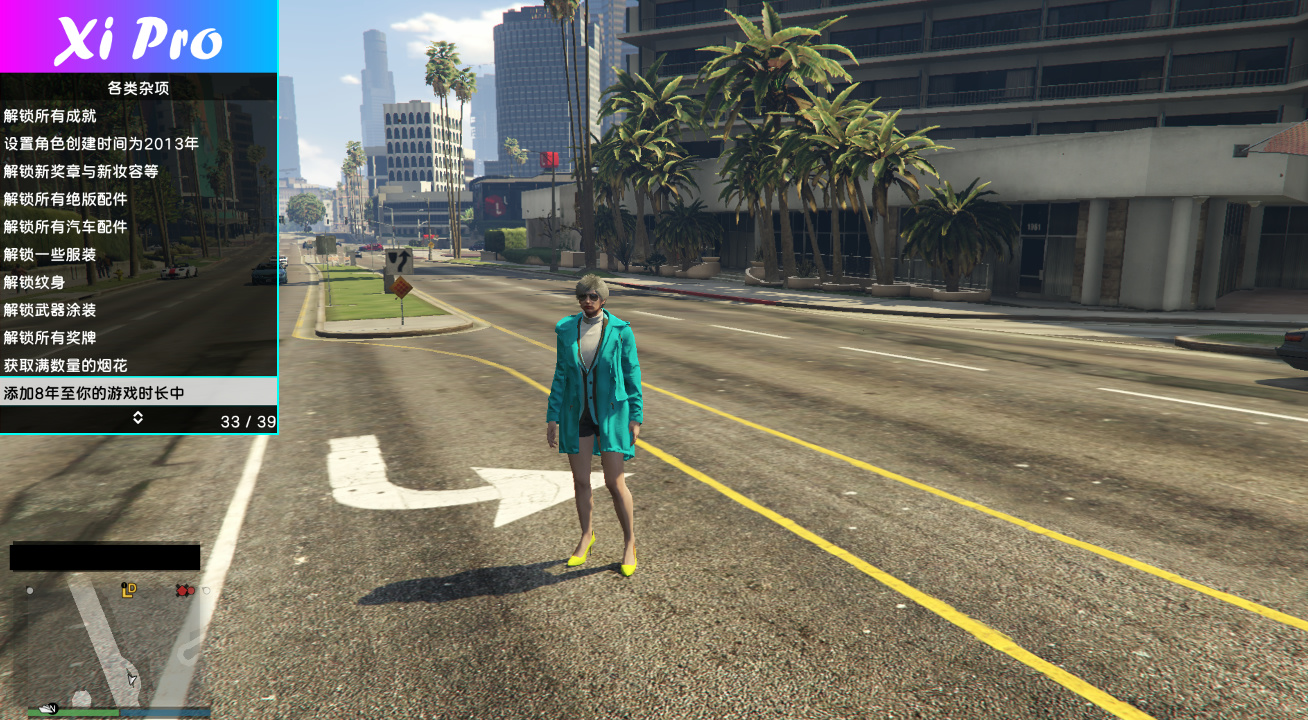Click the red diamond property blip on minimap
This screenshot has width=1308, height=720.
[183, 590]
